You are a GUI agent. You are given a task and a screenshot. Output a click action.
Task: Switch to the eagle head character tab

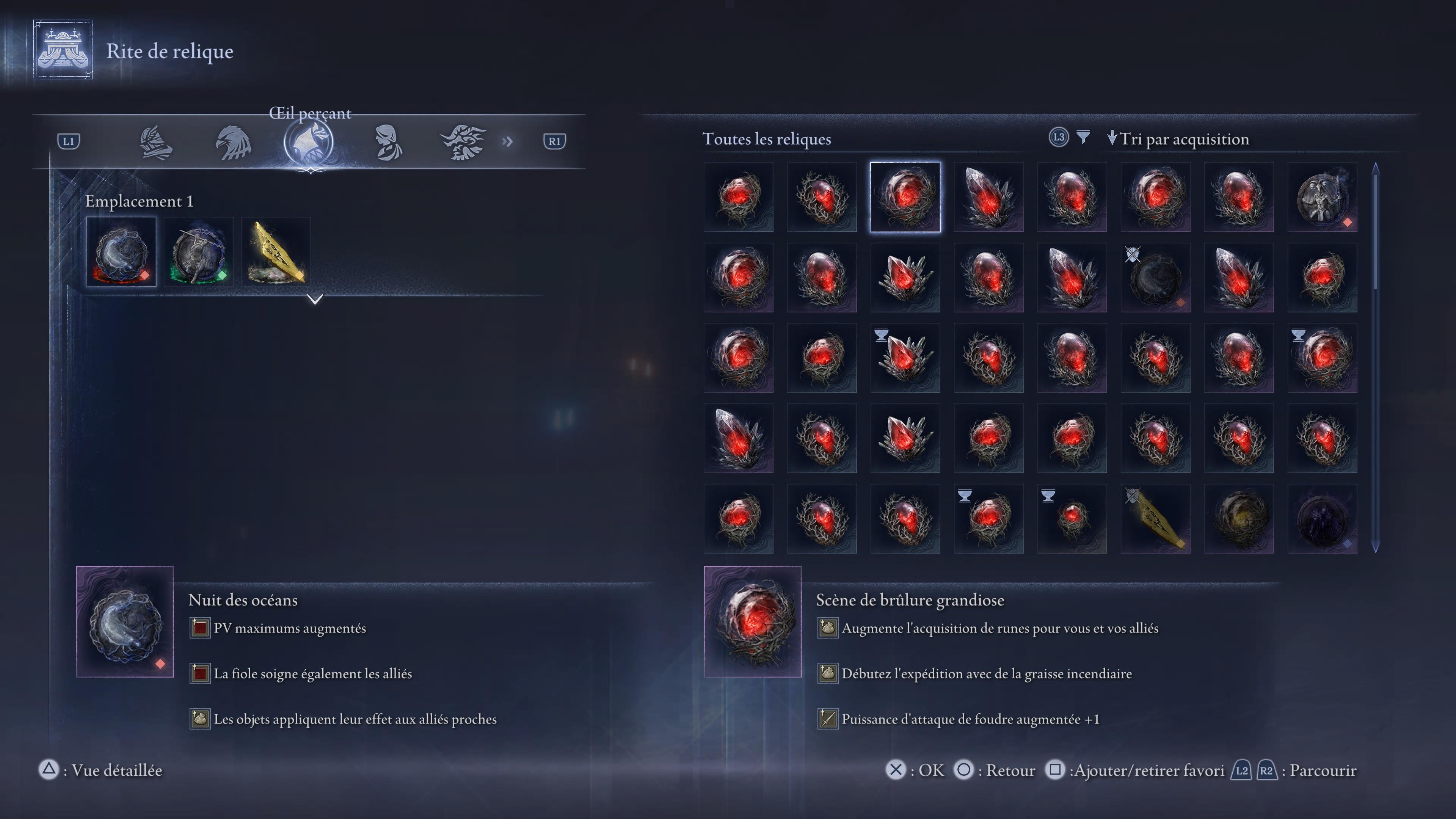(x=233, y=142)
